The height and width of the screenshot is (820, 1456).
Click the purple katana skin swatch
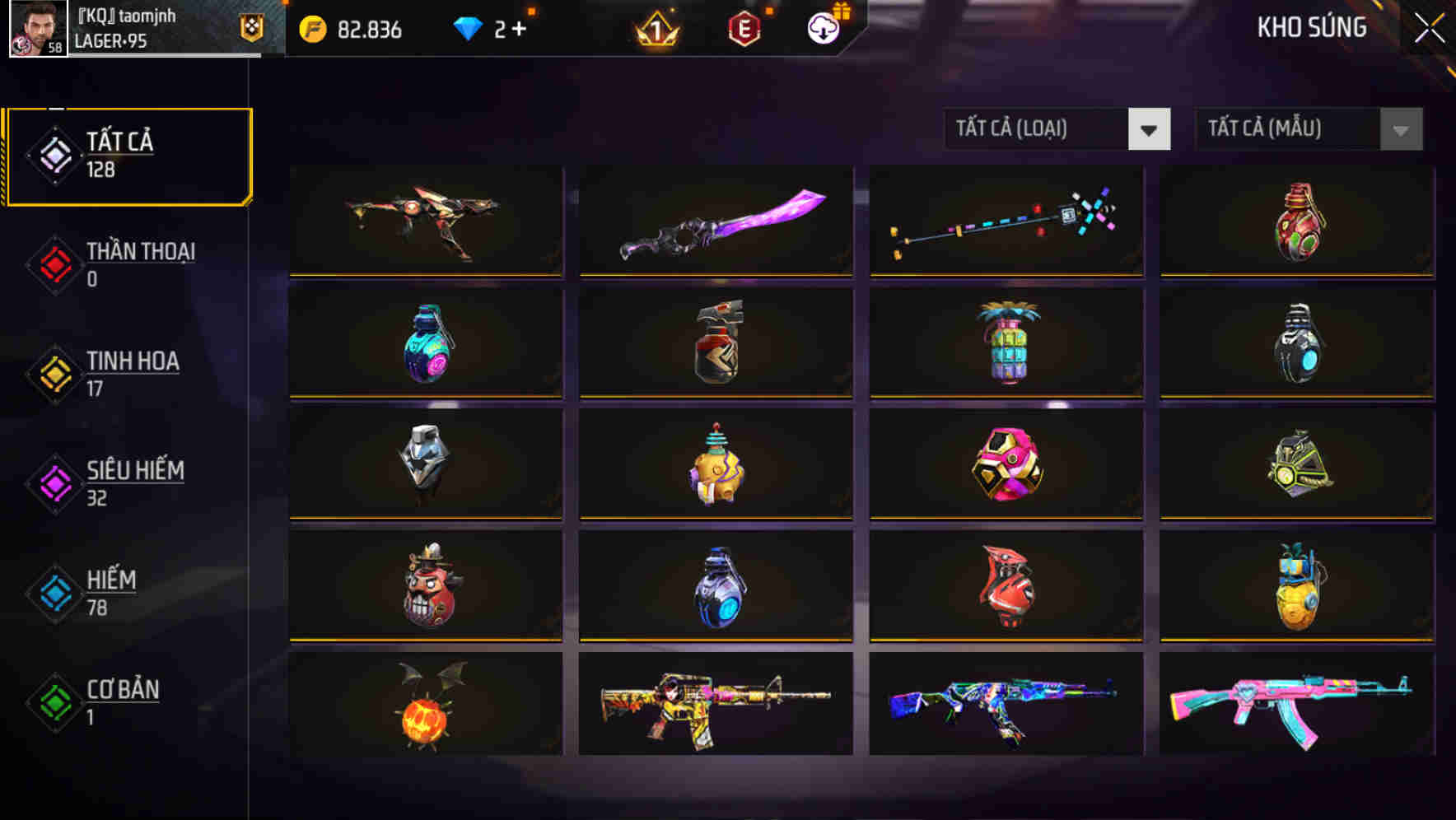[716, 221]
